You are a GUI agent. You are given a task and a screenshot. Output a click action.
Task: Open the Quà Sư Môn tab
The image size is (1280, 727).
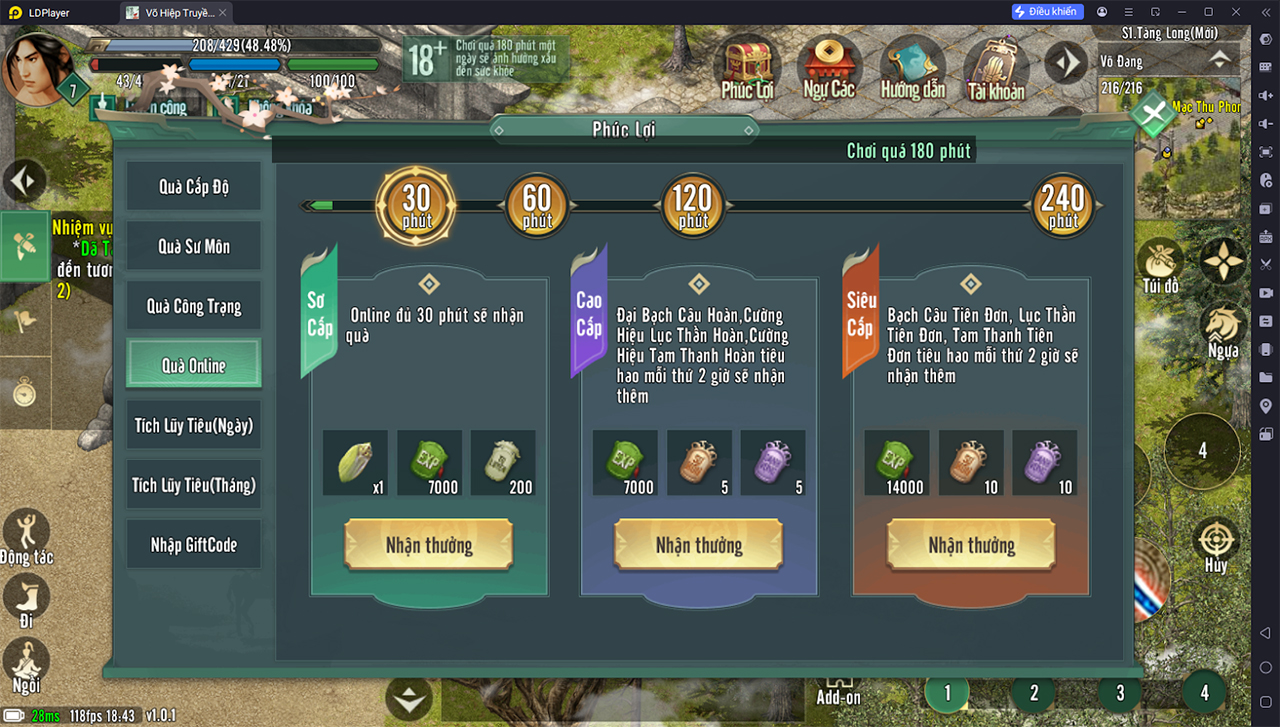point(193,247)
